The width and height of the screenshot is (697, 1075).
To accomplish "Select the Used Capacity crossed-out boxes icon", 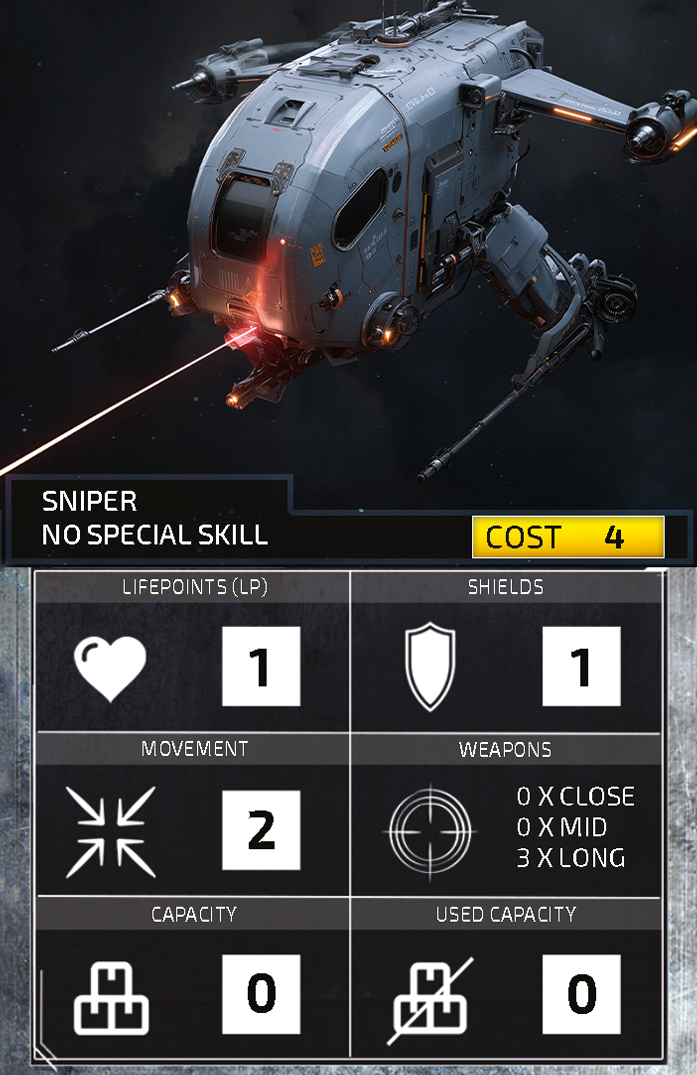I will coord(431,997).
